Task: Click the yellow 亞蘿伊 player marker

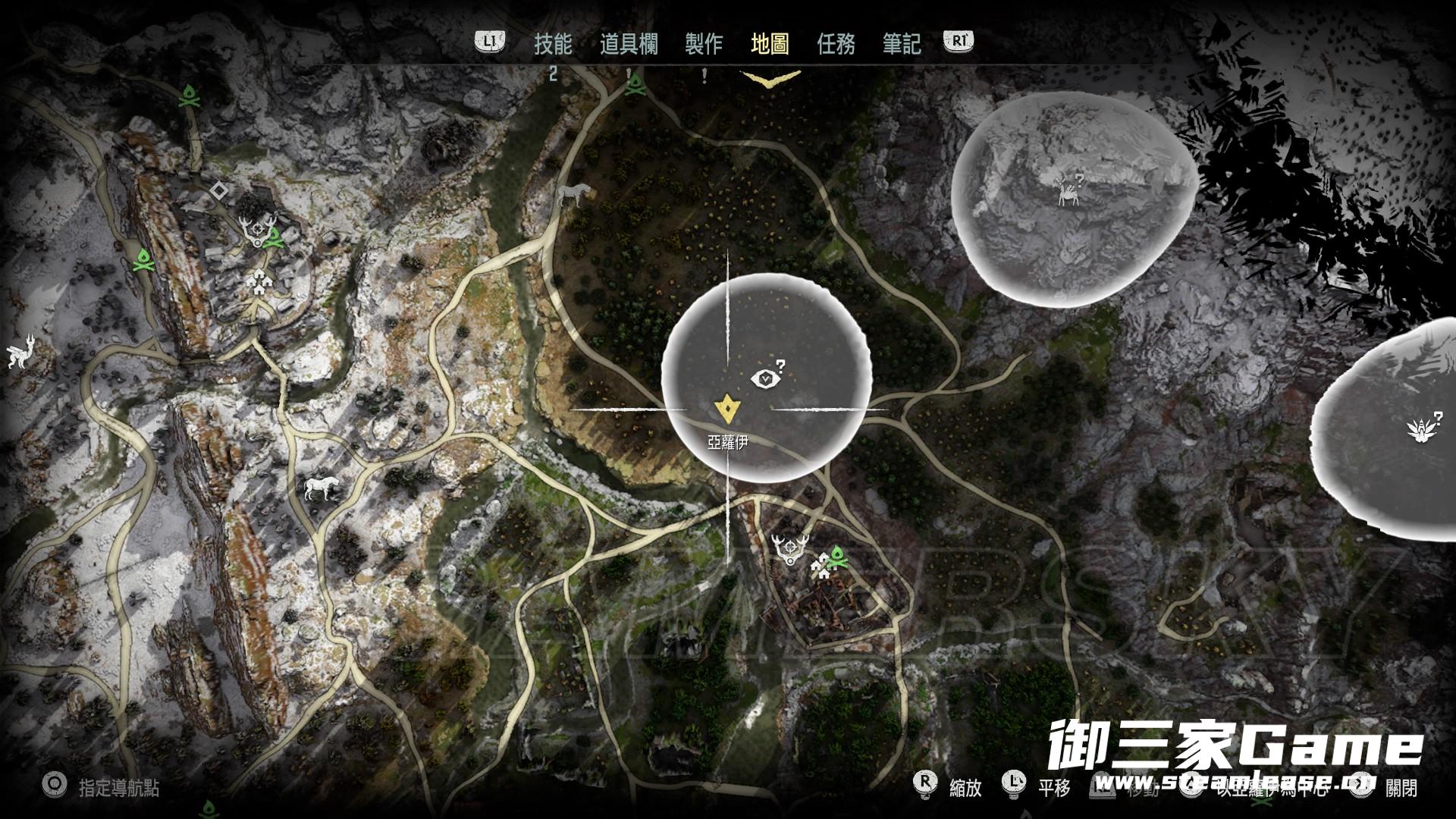Action: (727, 409)
